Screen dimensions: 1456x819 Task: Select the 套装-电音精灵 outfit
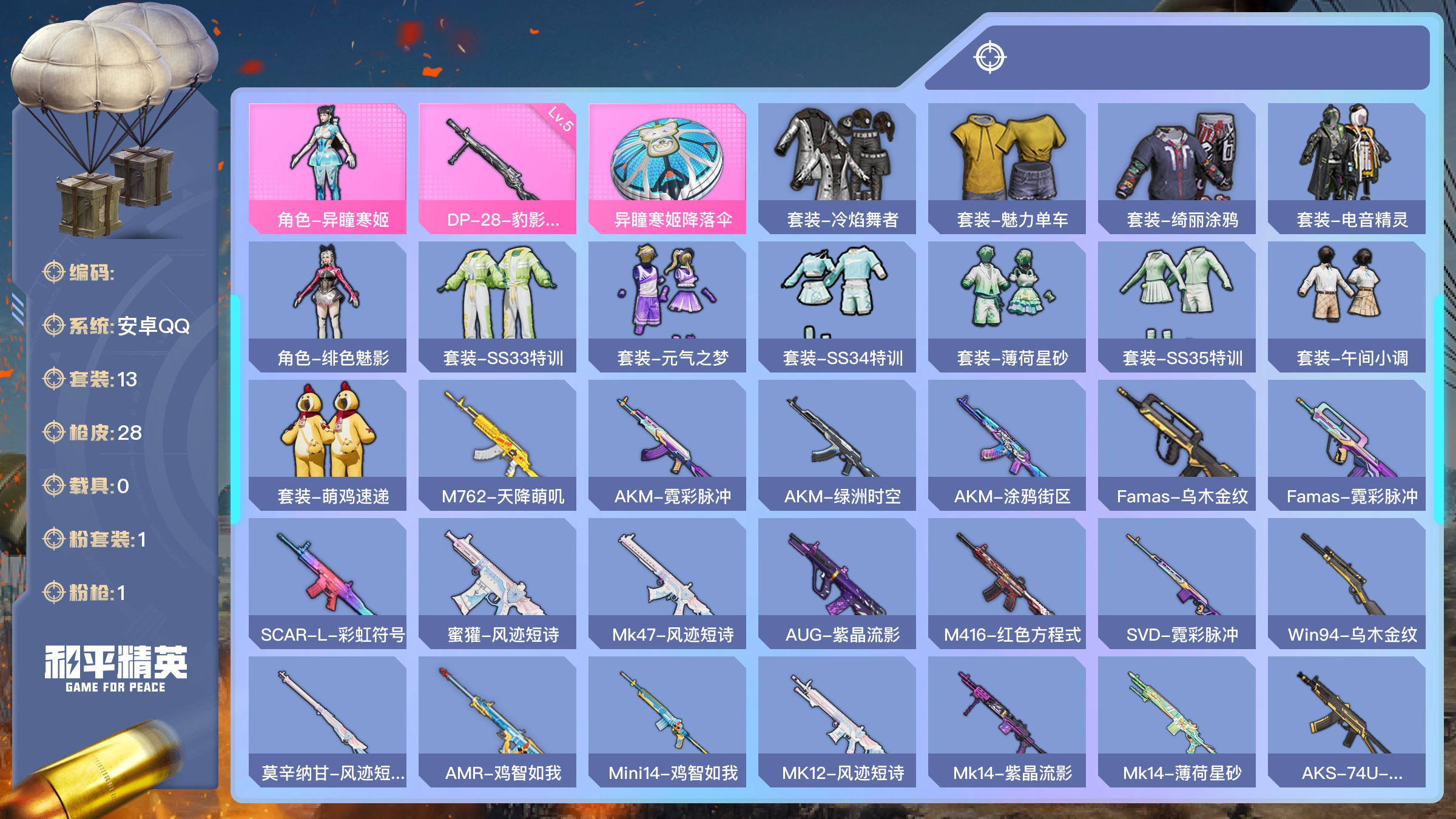coord(1347,167)
